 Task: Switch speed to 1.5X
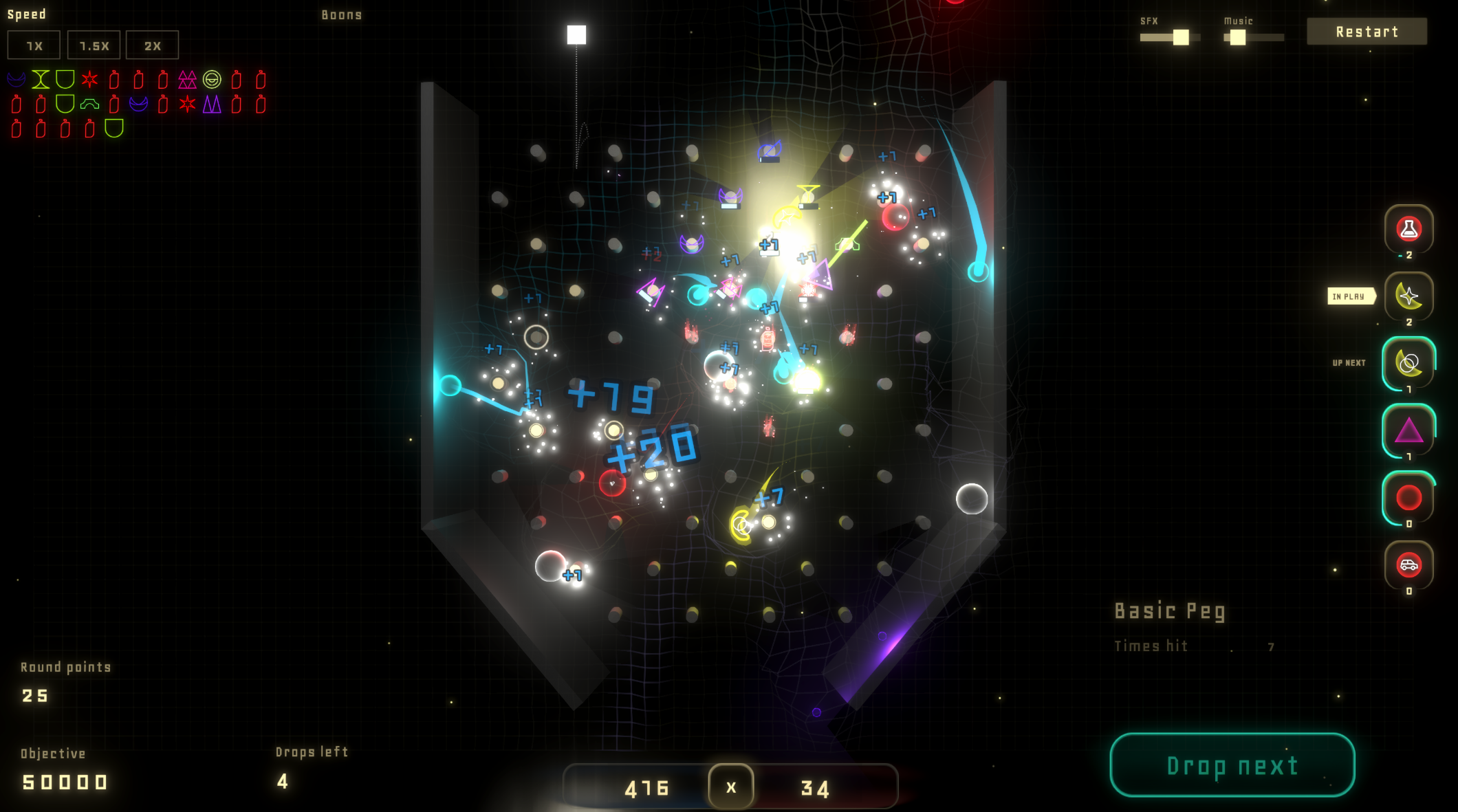point(94,45)
